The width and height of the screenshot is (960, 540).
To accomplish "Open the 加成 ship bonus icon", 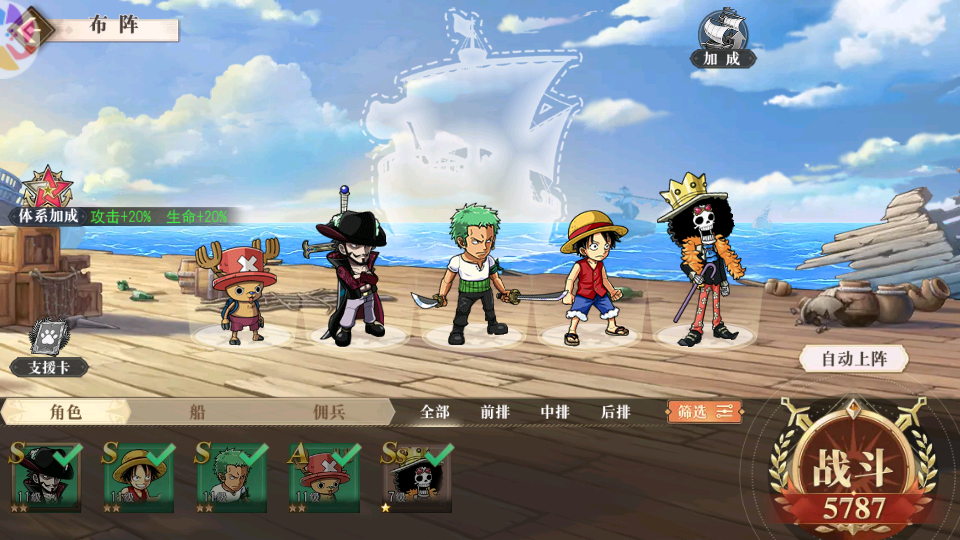I will tap(723, 38).
